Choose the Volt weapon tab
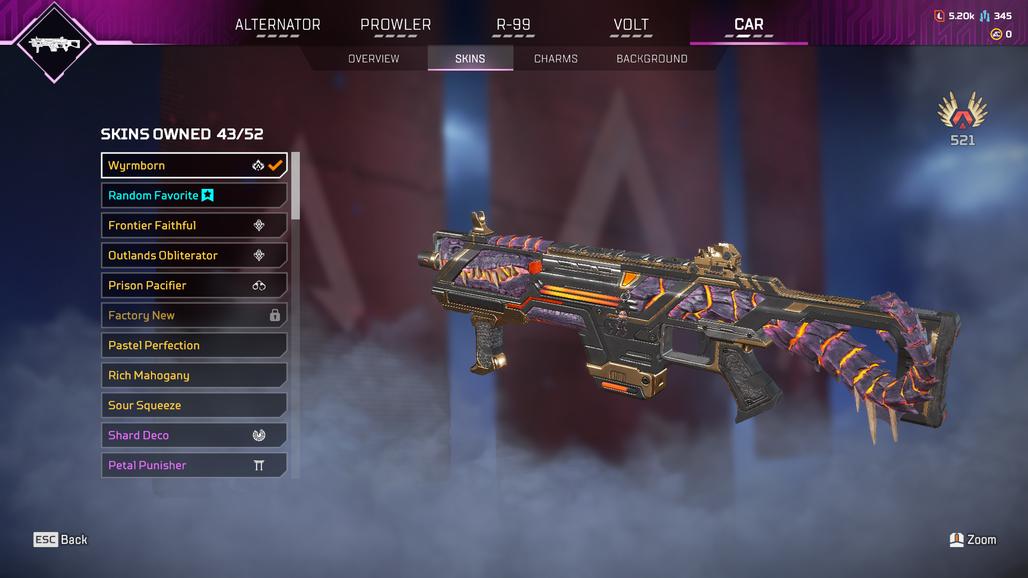The height and width of the screenshot is (578, 1028). coord(631,25)
